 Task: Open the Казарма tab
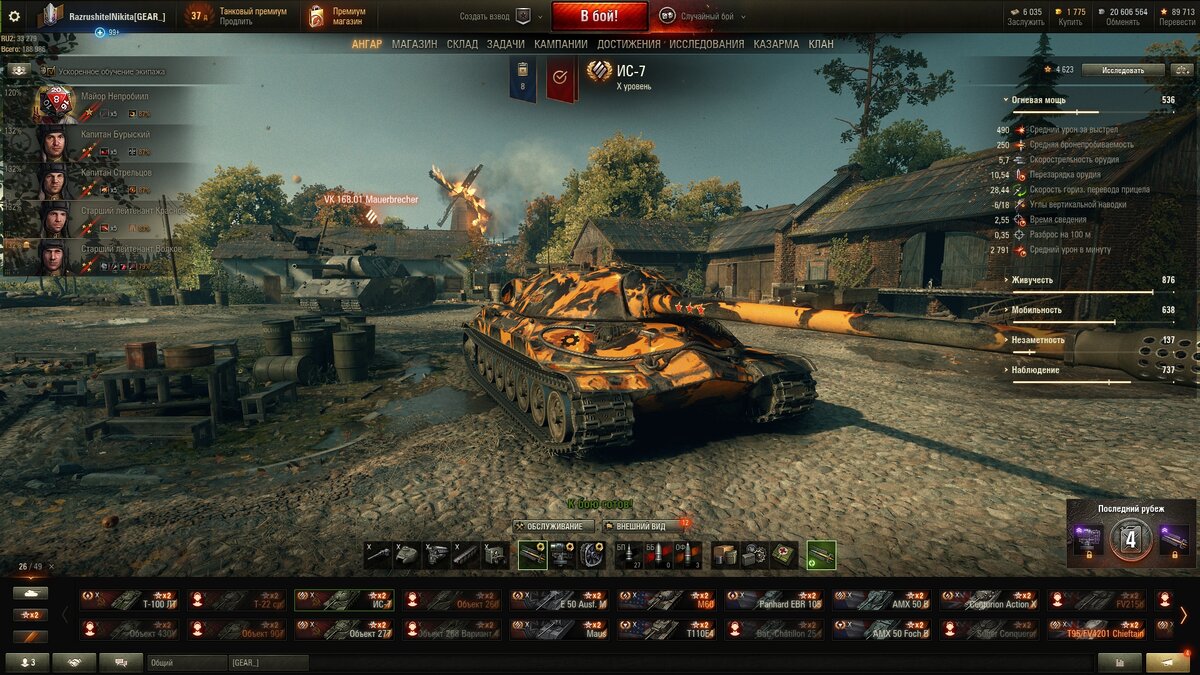point(775,44)
